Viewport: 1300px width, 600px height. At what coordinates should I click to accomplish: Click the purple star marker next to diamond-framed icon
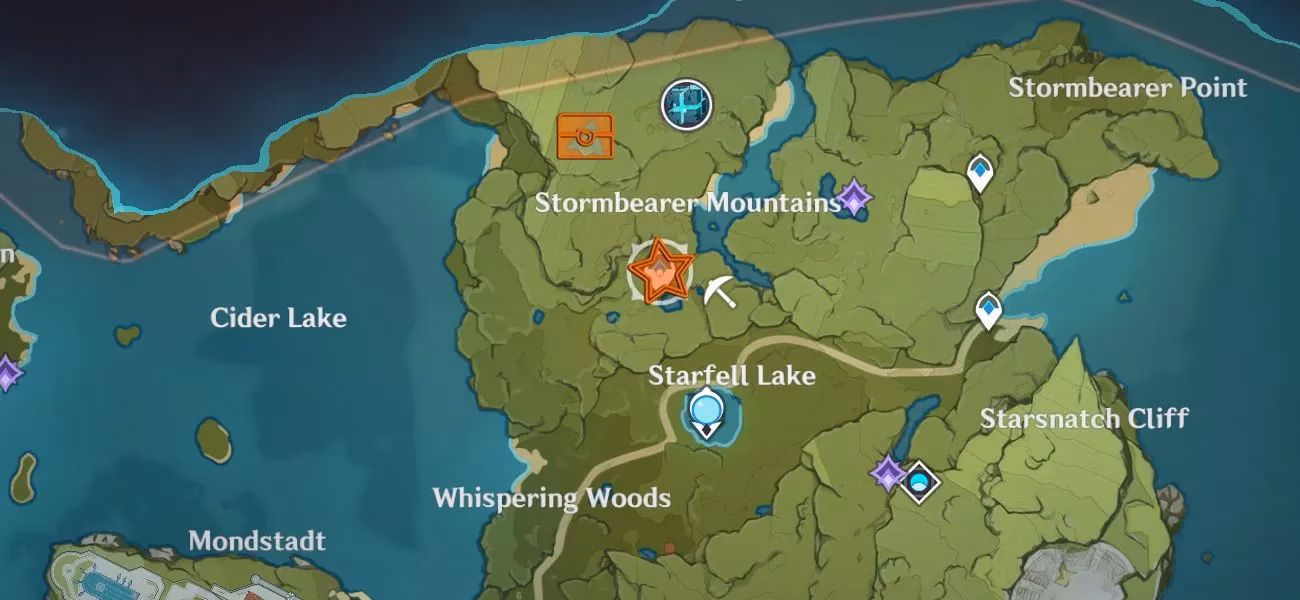887,474
